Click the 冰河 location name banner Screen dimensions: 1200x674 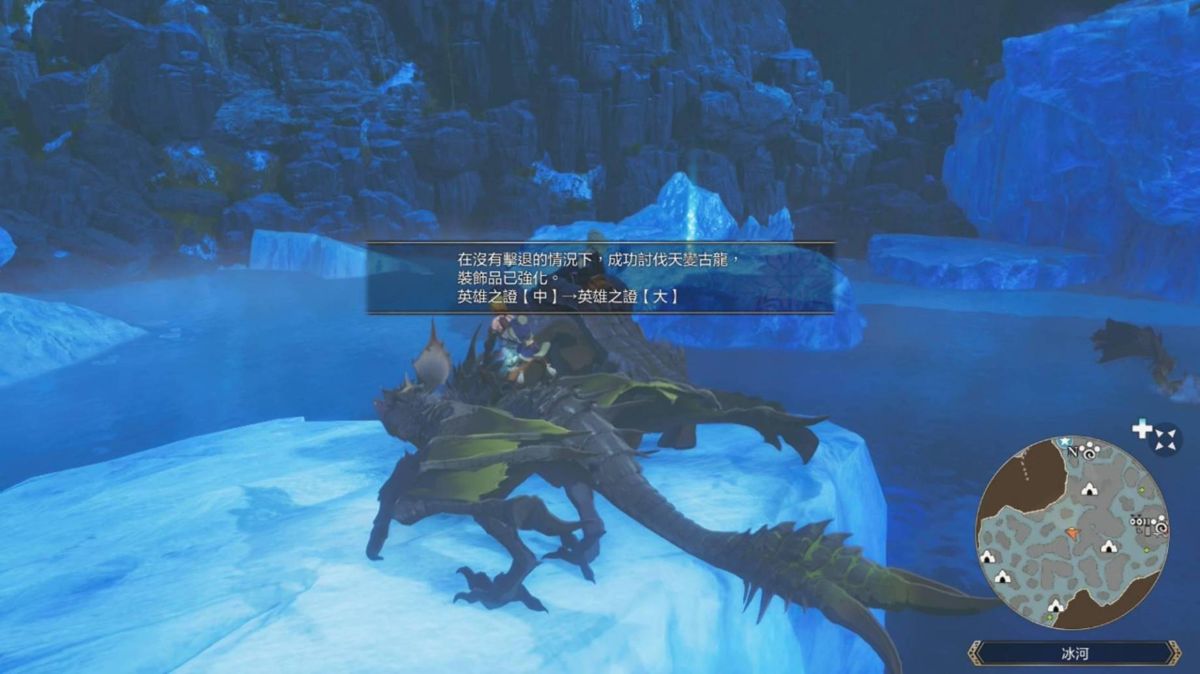click(1074, 655)
